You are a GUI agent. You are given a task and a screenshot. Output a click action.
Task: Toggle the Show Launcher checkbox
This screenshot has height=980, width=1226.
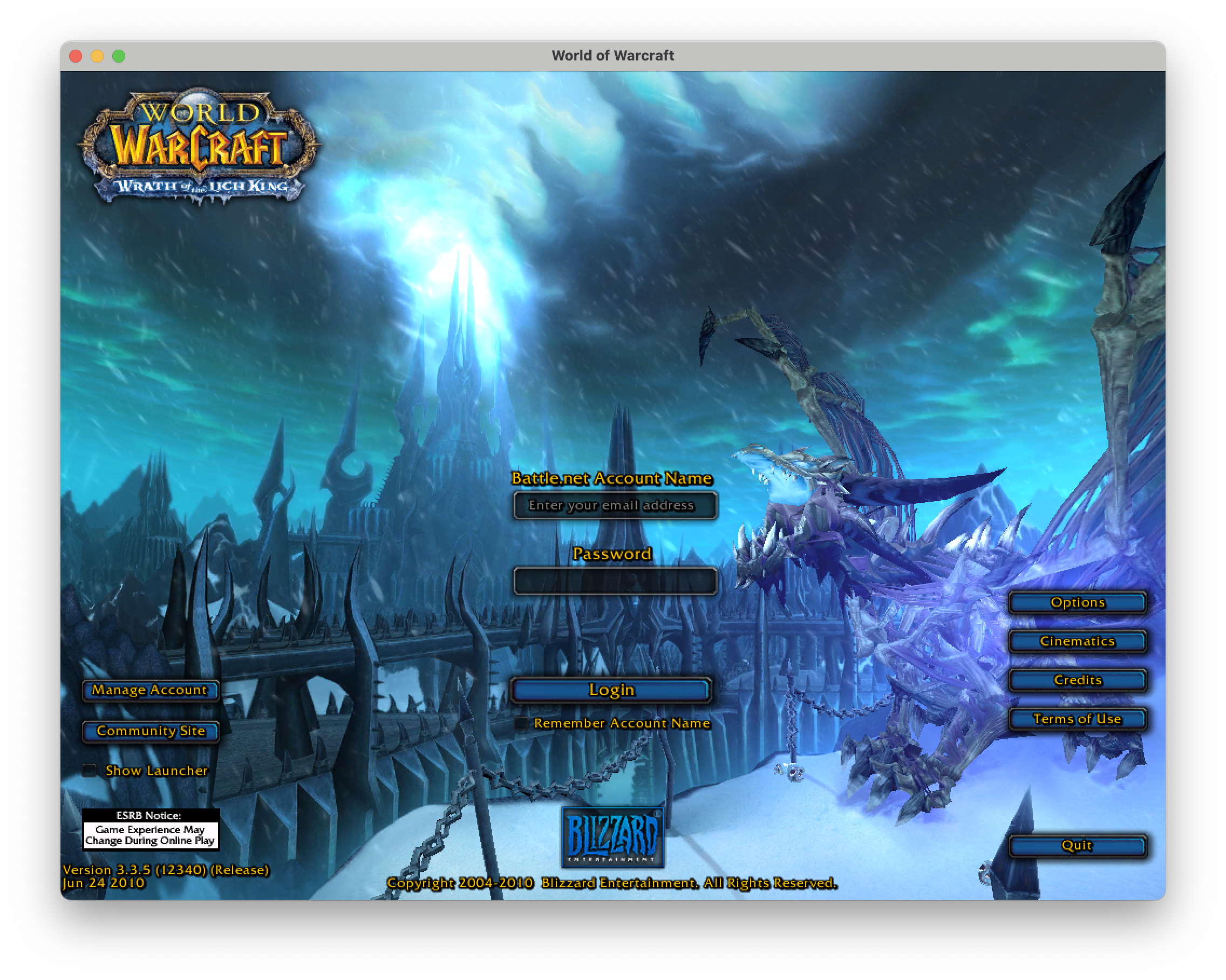89,771
